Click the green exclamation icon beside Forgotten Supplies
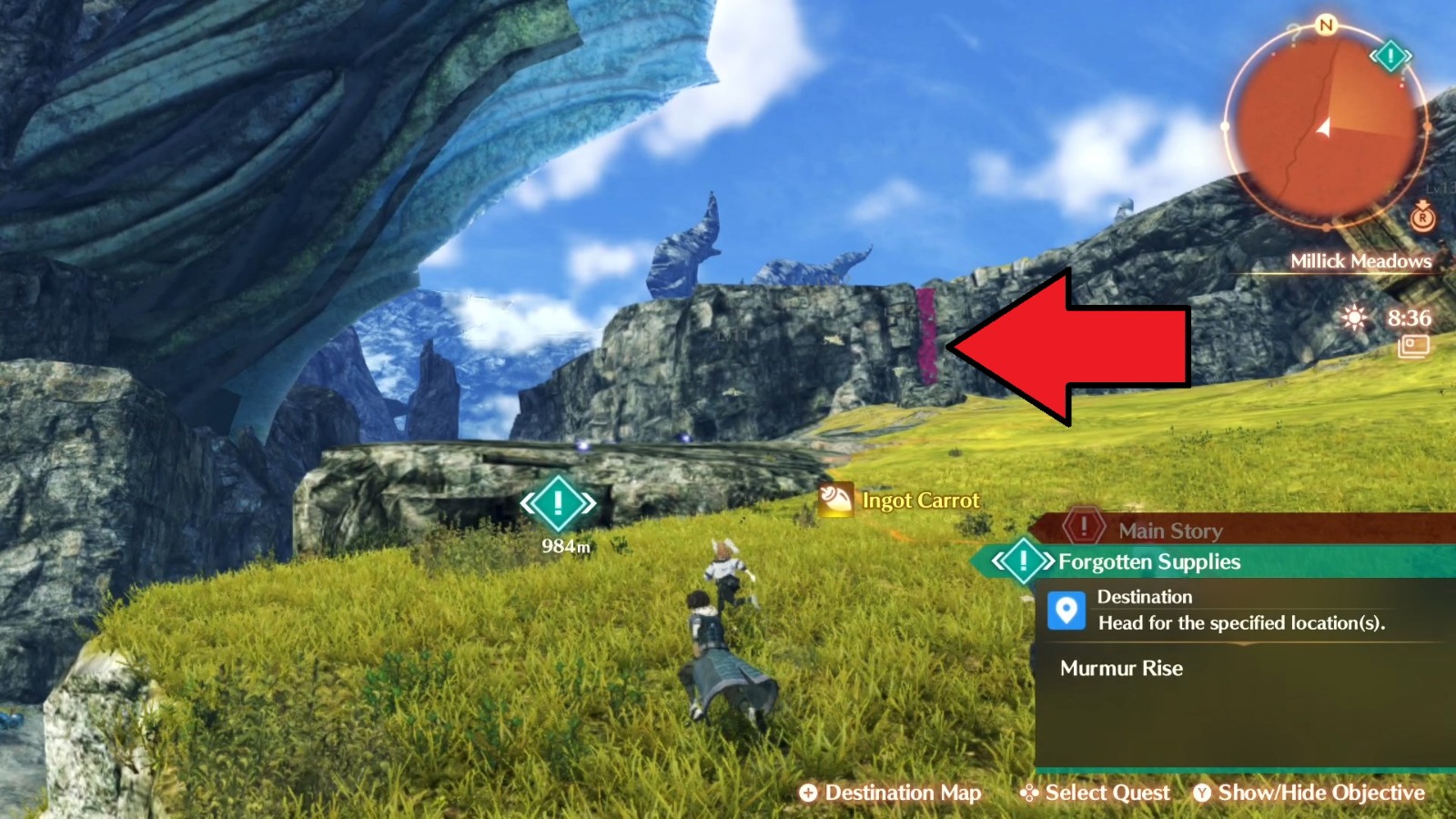Viewport: 1456px width, 819px height. pos(1025,561)
